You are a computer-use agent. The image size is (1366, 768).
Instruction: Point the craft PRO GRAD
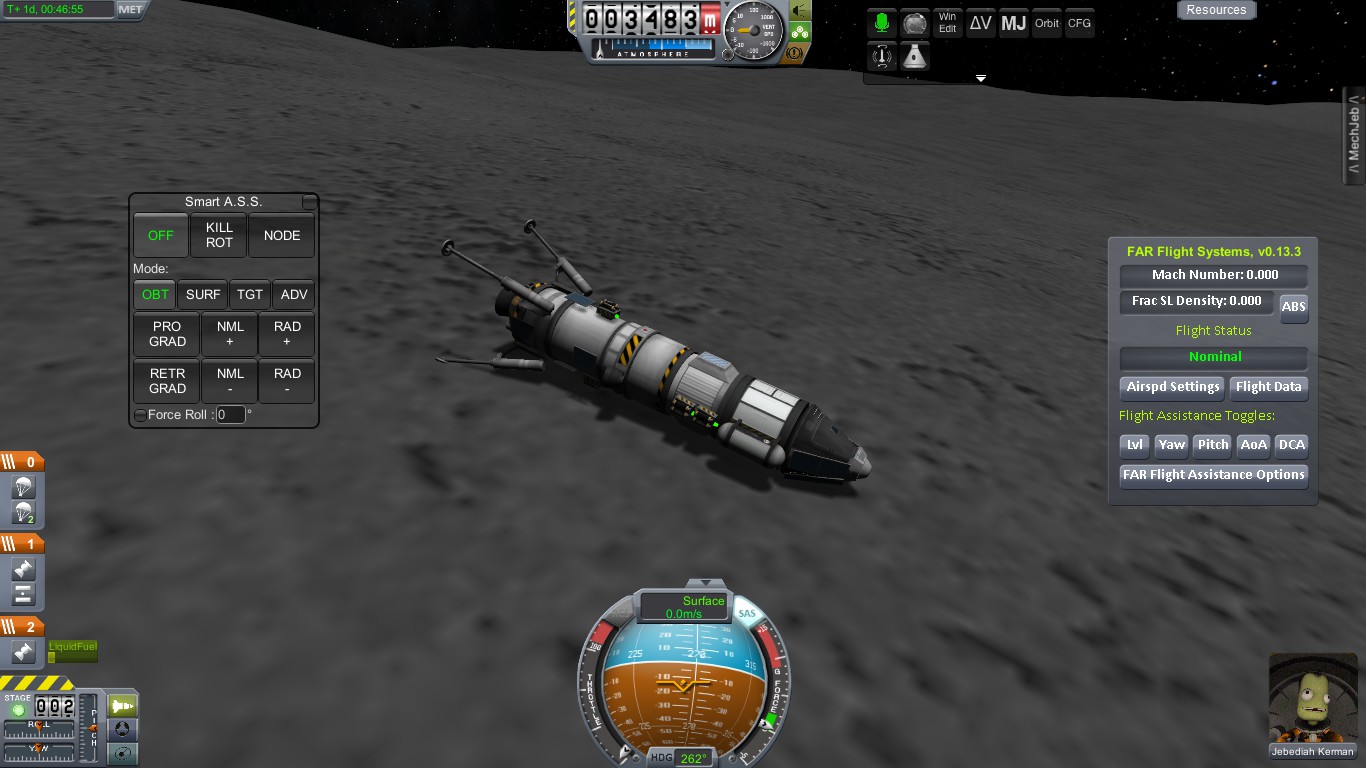167,334
